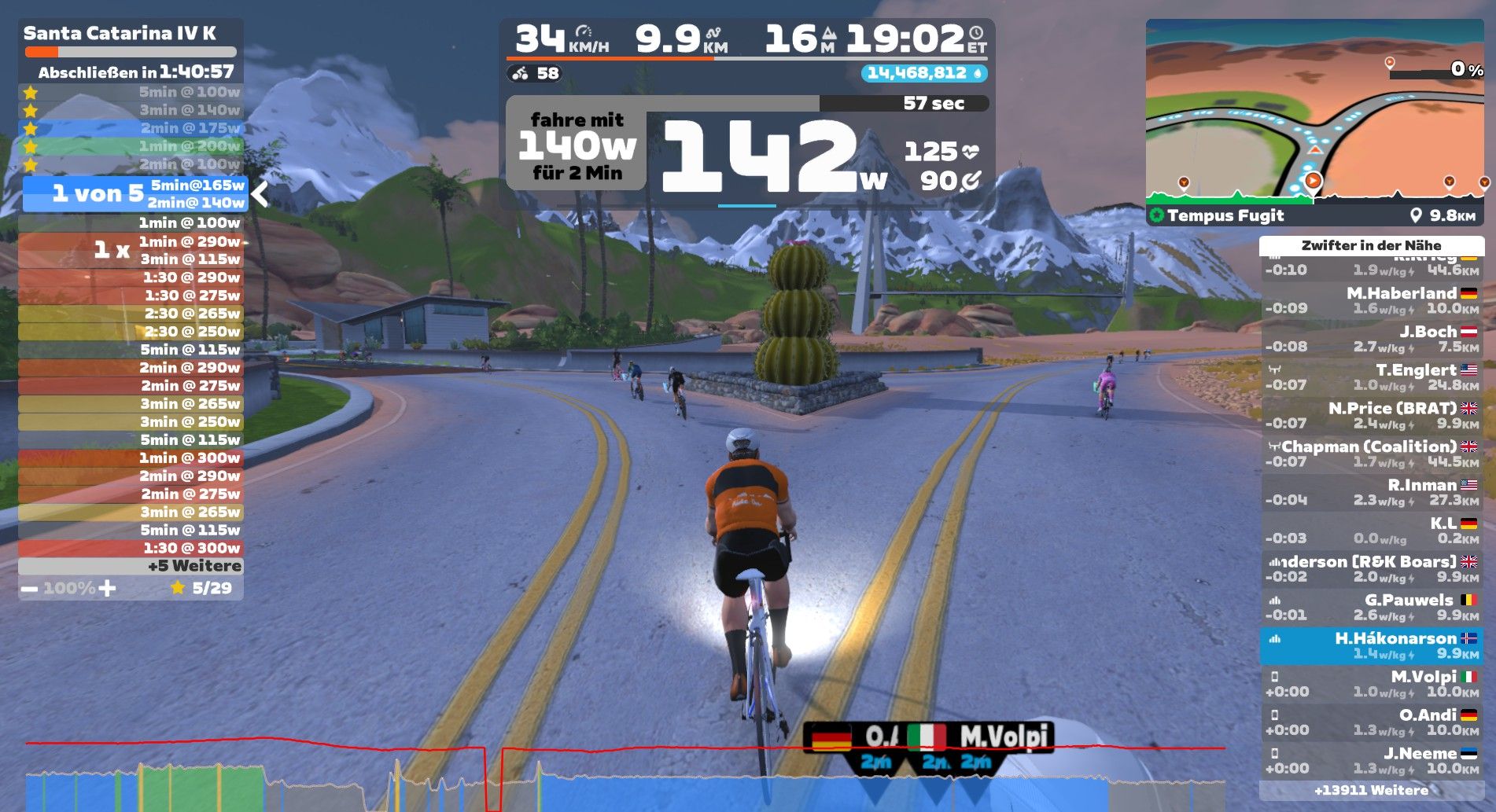Select rider J.Boch in the nearby list
1496x812 pixels.
tap(1371, 339)
